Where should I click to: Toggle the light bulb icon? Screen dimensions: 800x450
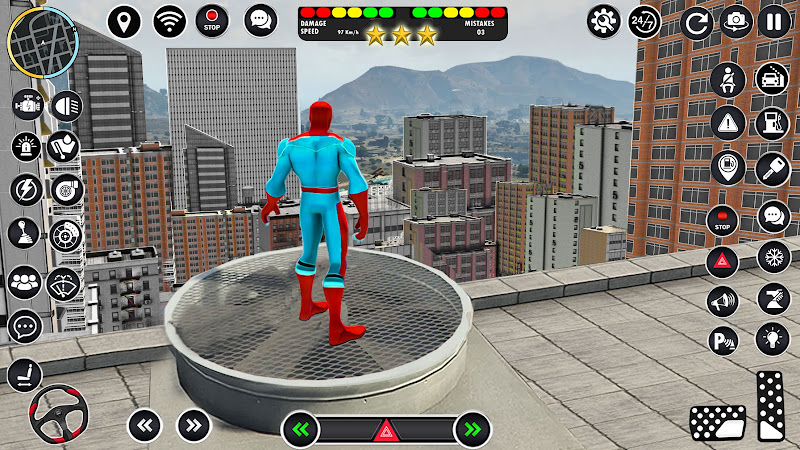(772, 339)
